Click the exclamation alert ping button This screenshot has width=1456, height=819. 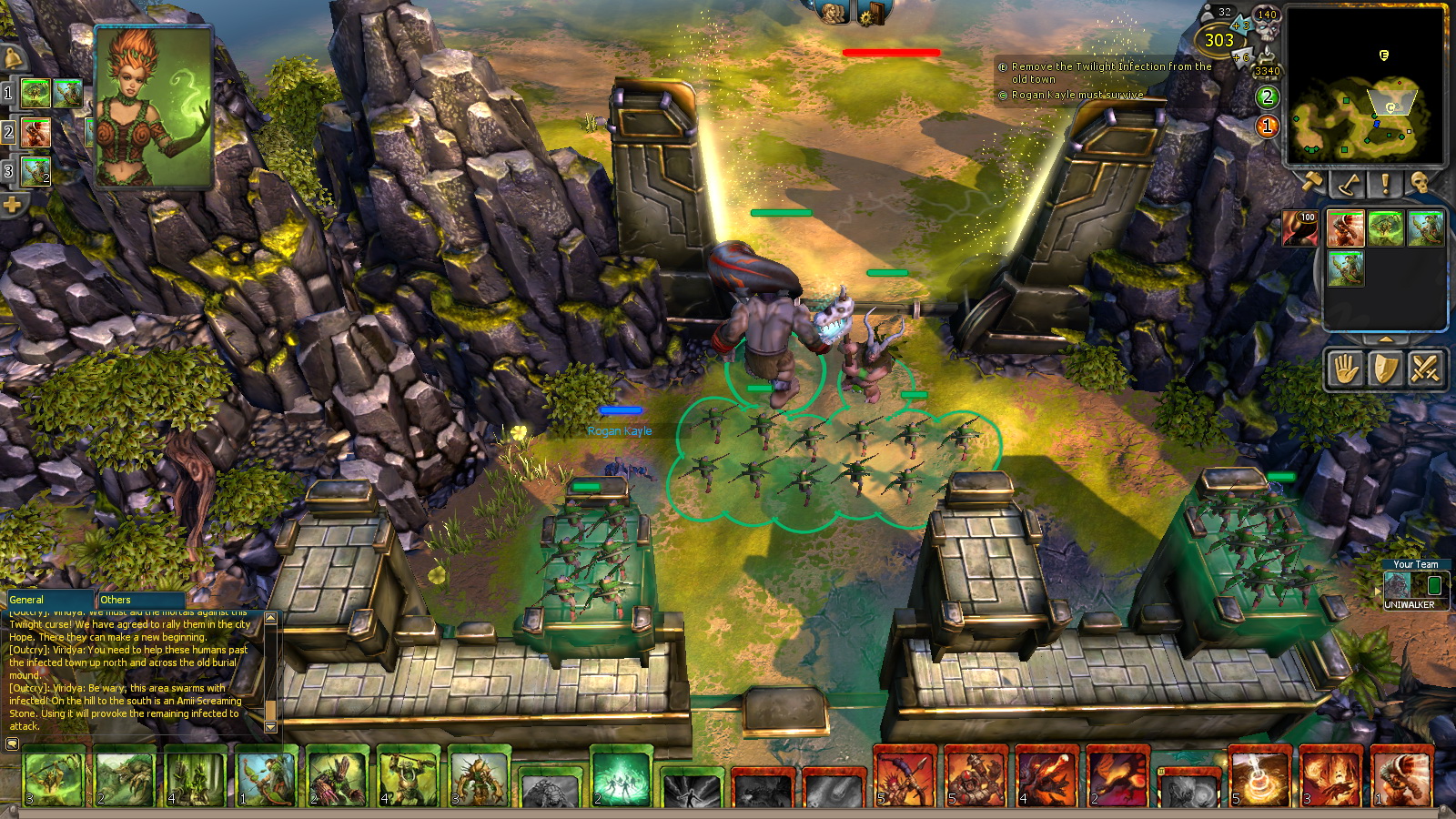pyautogui.click(x=1384, y=184)
